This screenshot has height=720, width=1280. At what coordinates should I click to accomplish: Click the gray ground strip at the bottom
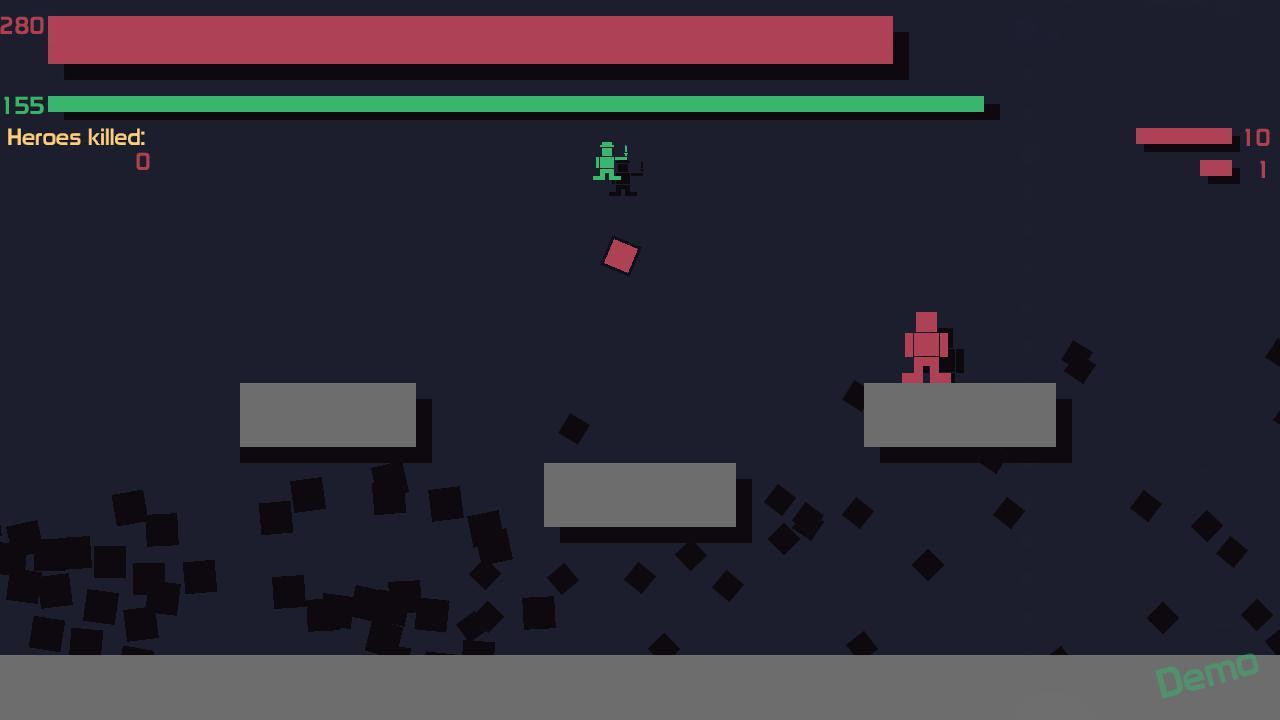(500, 690)
